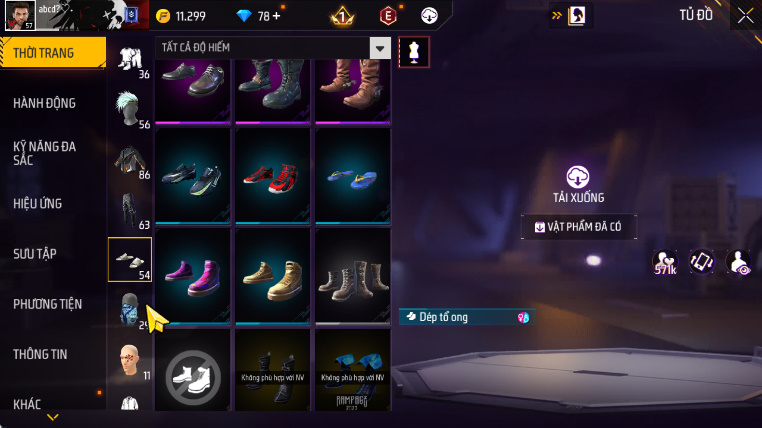Pick the shoes category showing 54
This screenshot has width=762, height=428.
pyautogui.click(x=130, y=260)
